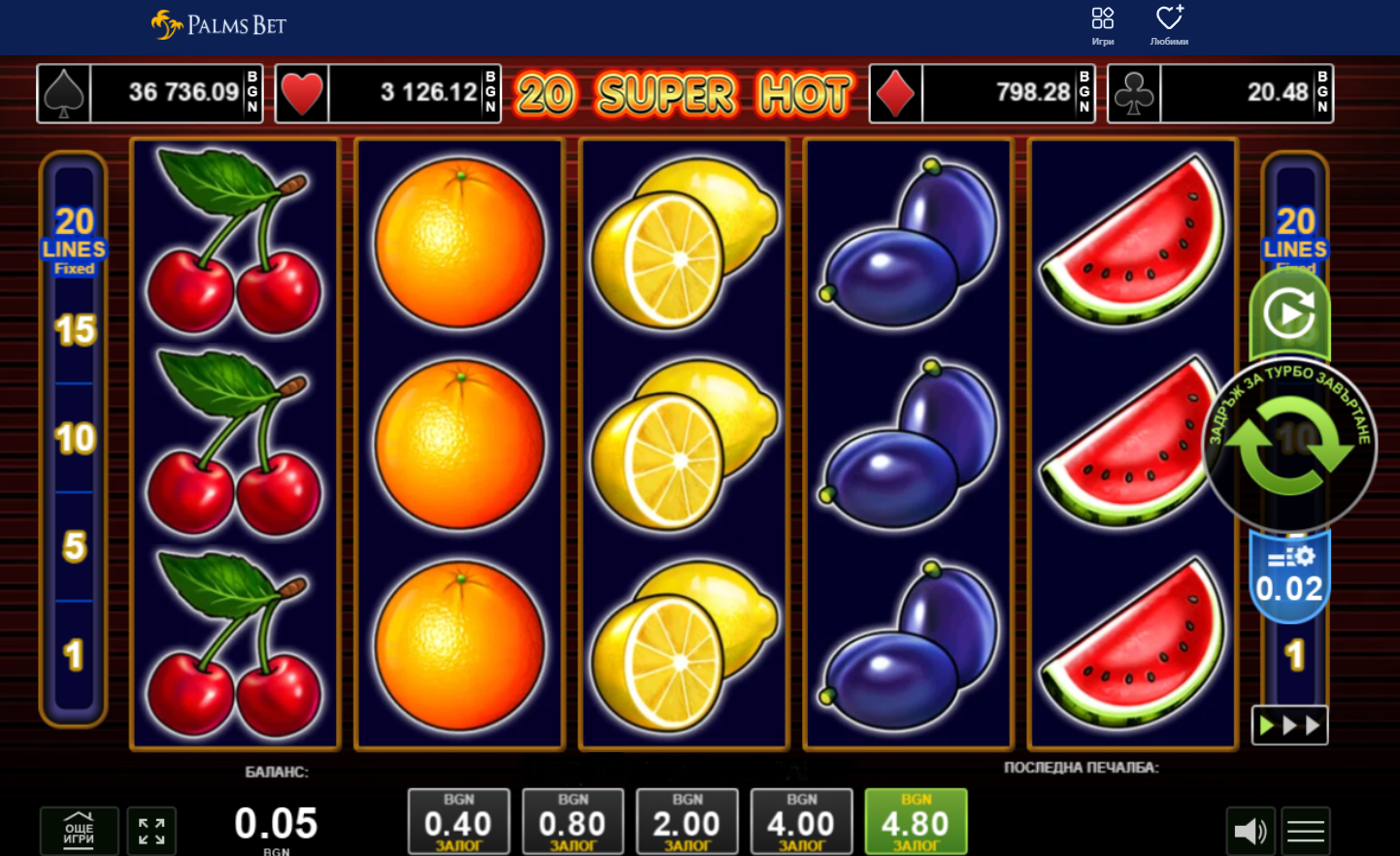This screenshot has width=1400, height=856.
Task: Click the green circular spin arrows button
Action: (x=1288, y=445)
